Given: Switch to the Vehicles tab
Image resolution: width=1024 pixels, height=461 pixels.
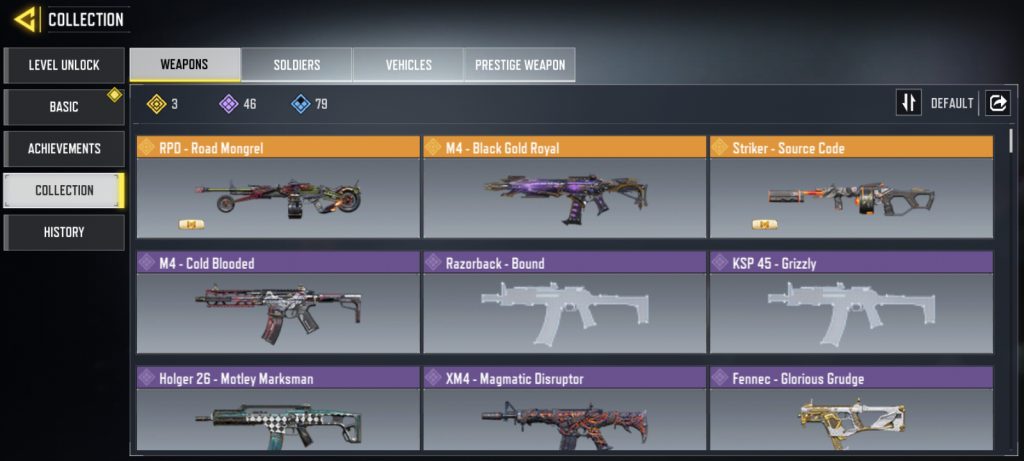Looking at the screenshot, I should pos(408,65).
